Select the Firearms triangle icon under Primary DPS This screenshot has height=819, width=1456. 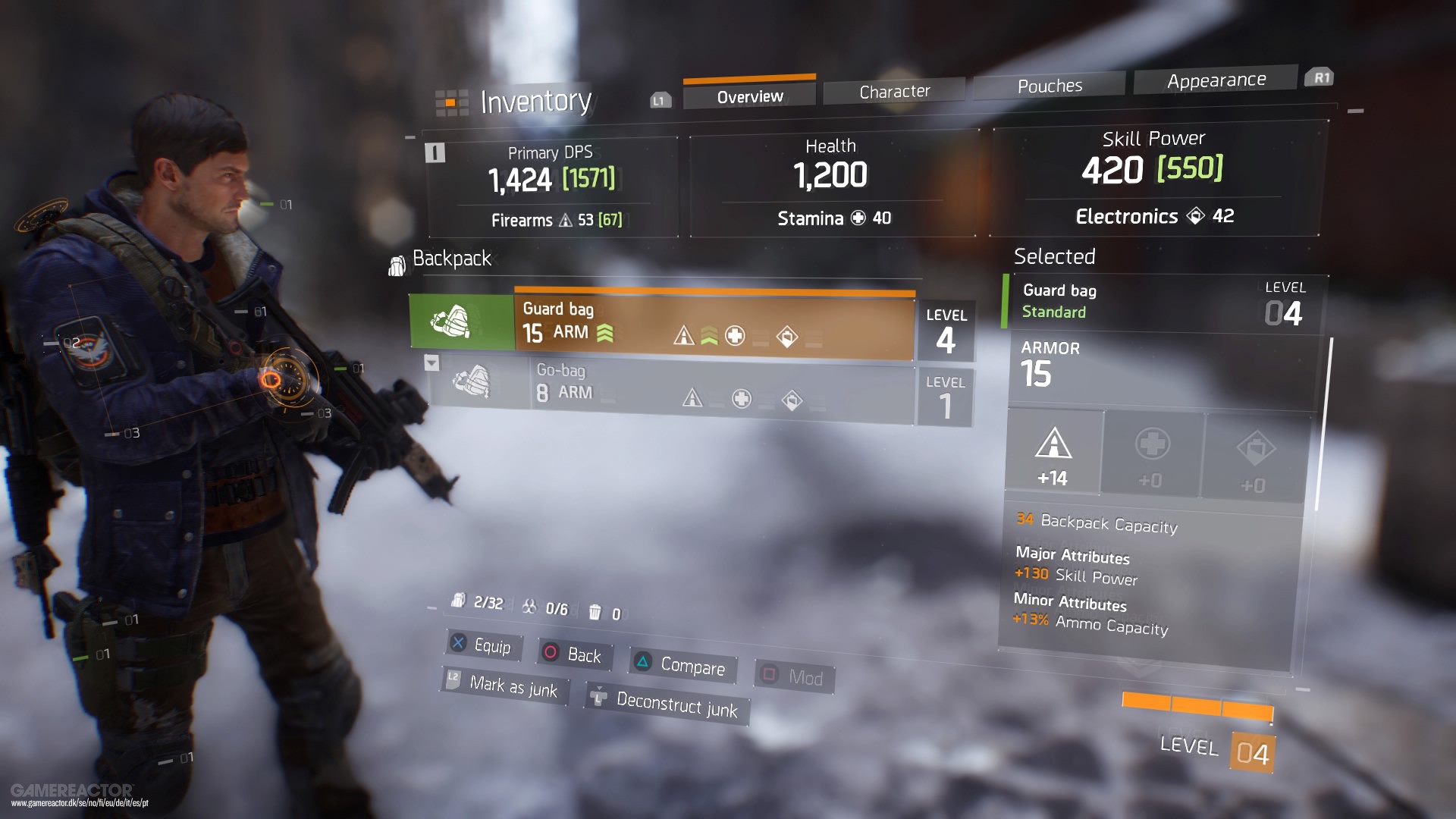[565, 220]
